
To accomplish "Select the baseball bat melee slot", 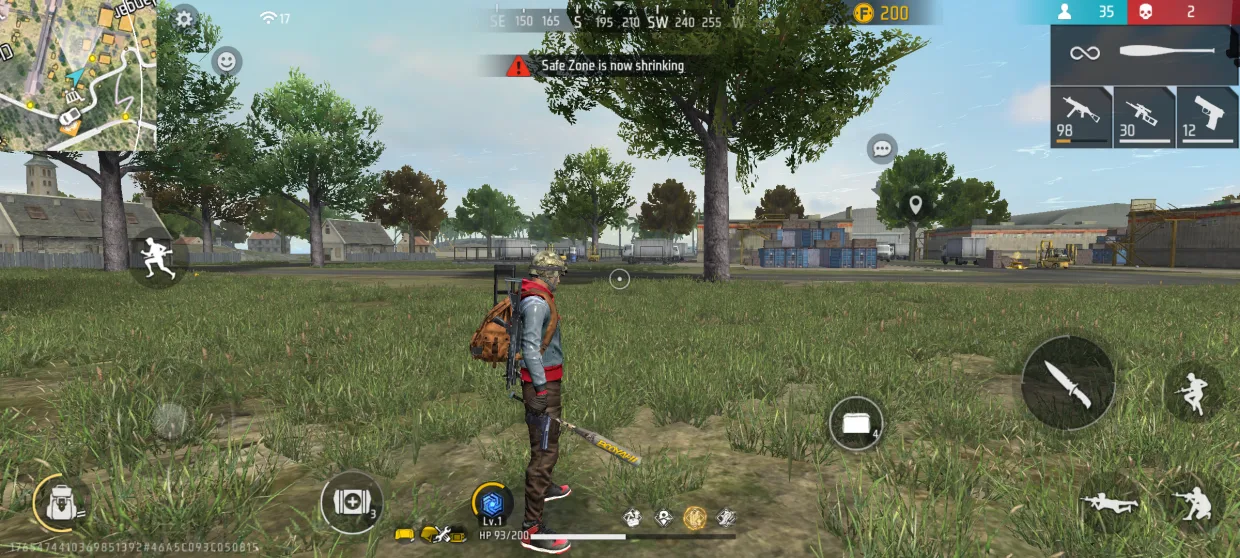I will [x=1144, y=53].
